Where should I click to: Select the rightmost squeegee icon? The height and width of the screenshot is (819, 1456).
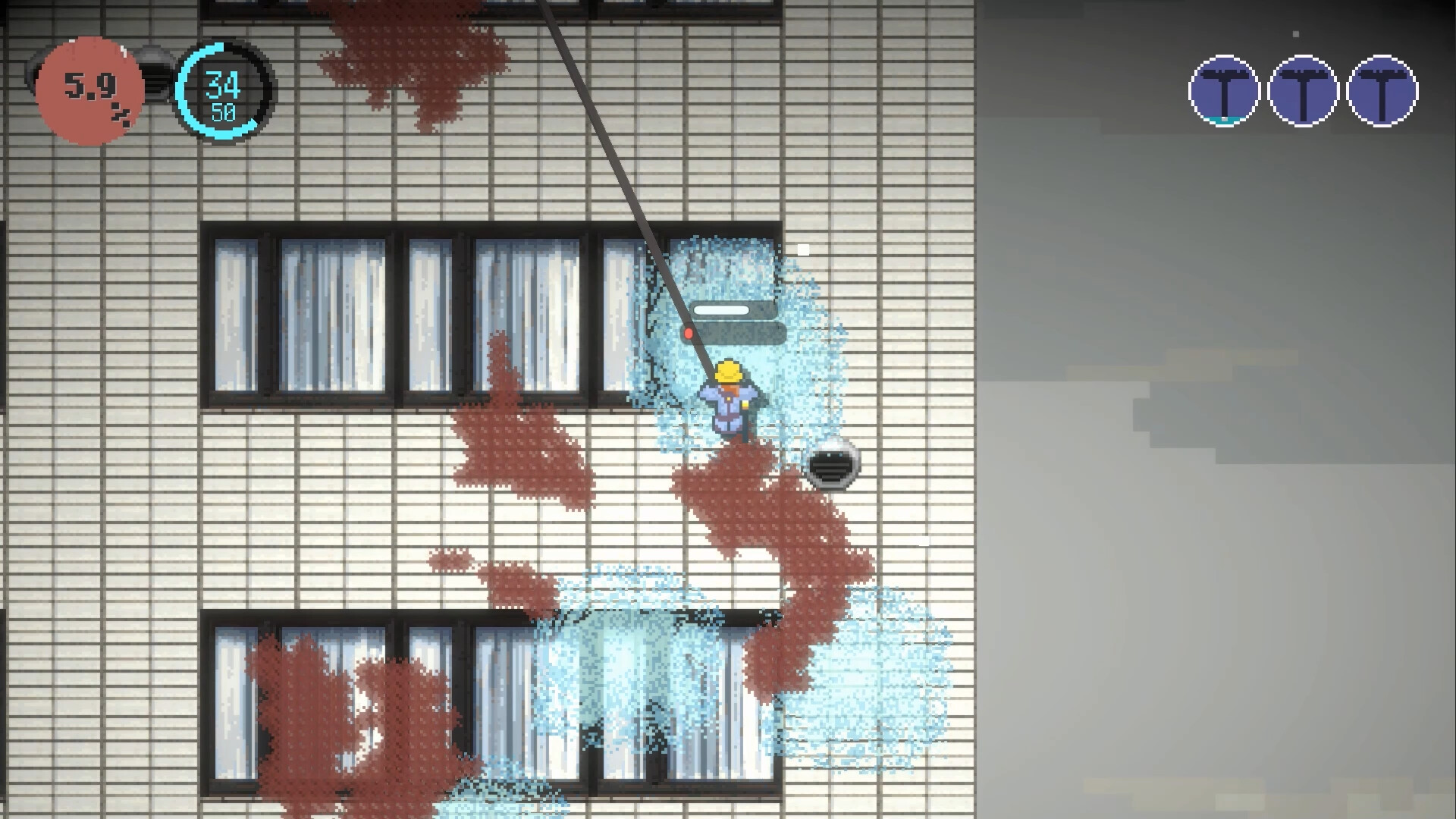(1382, 91)
